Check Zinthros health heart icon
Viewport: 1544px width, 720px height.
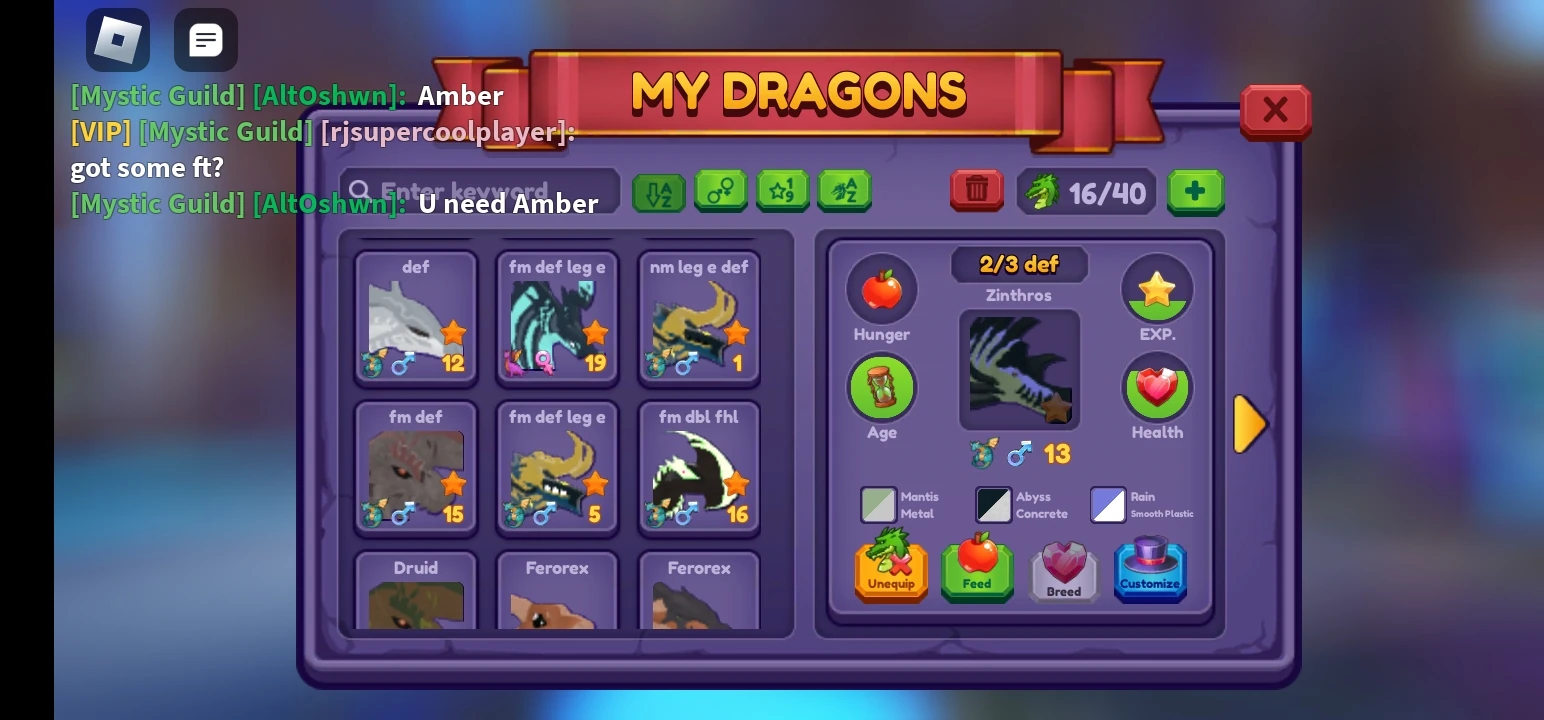tap(1157, 387)
